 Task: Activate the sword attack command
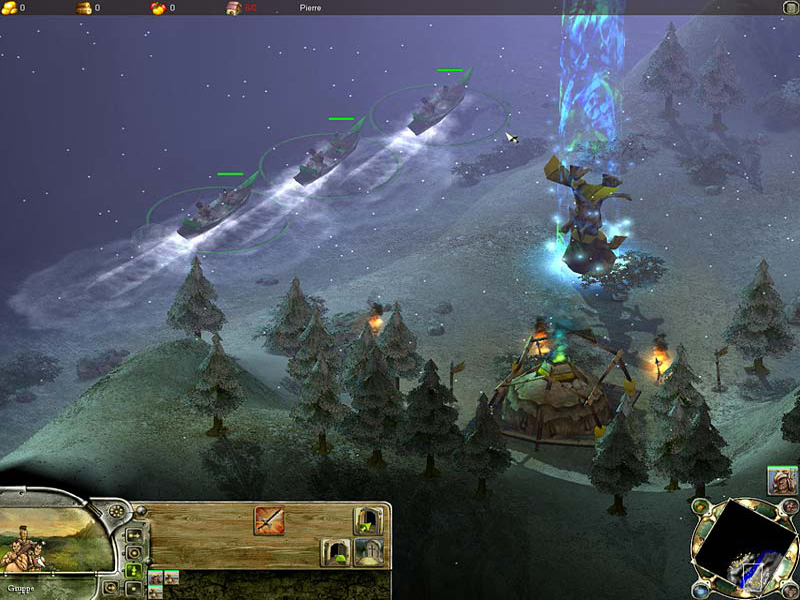[x=269, y=520]
